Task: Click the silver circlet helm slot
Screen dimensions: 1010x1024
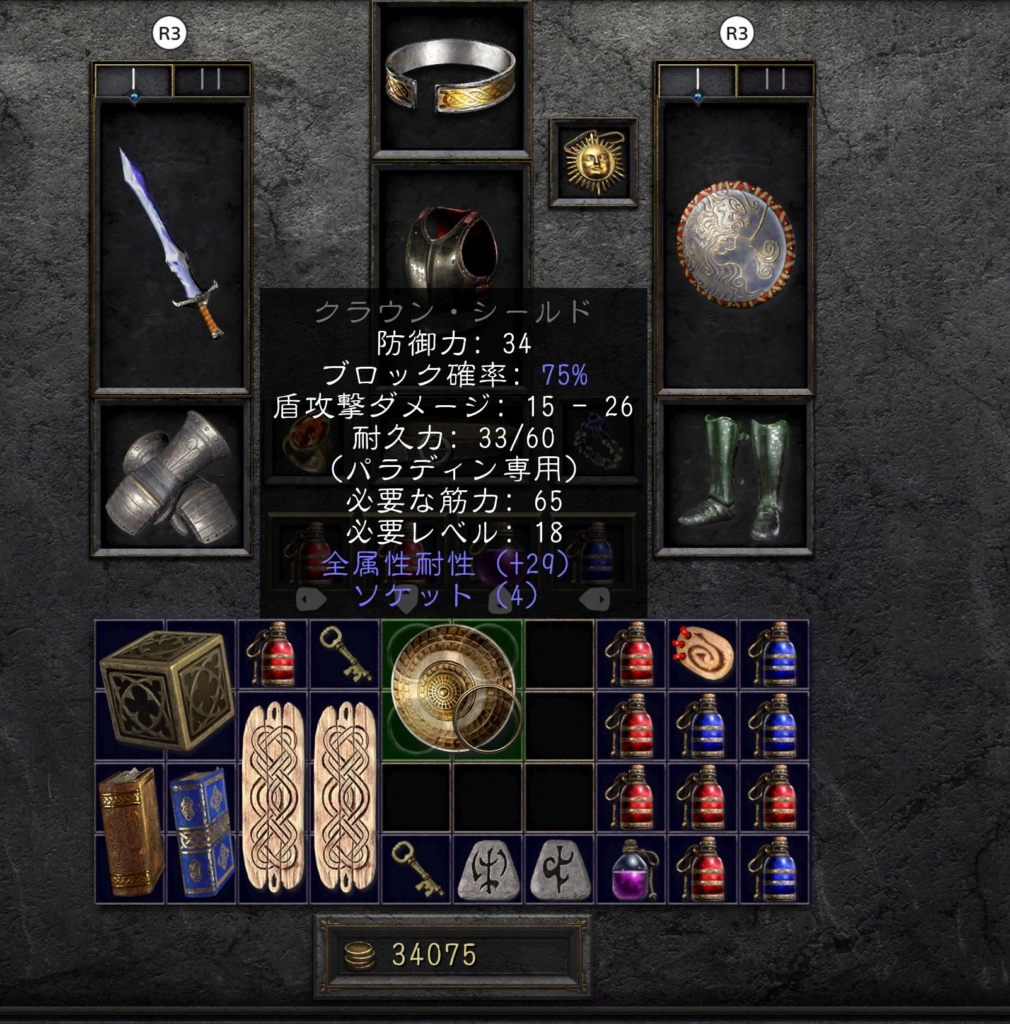Action: (450, 76)
